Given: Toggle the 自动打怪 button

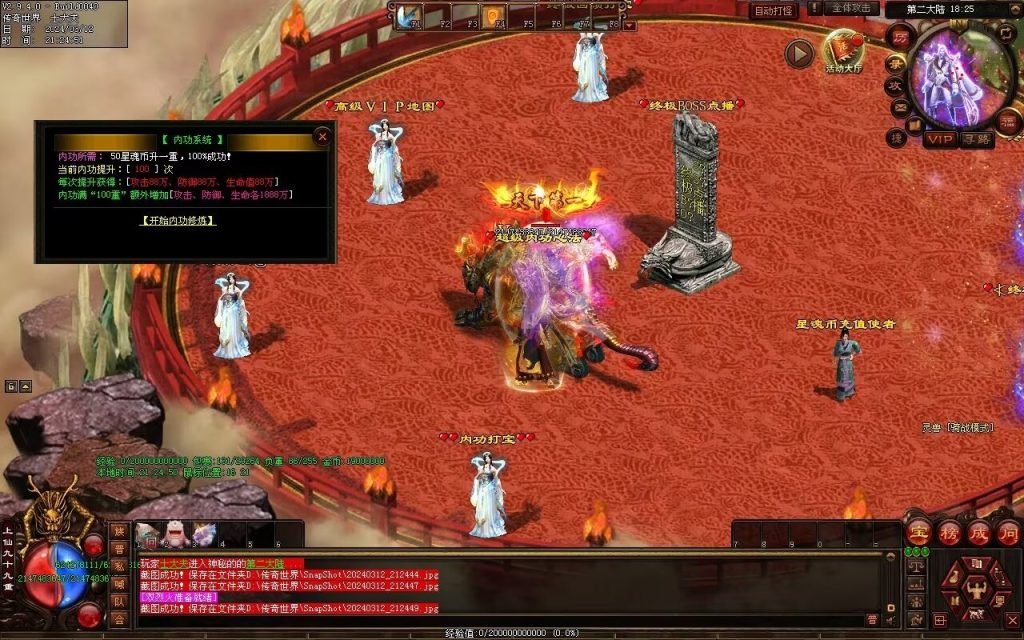Looking at the screenshot, I should click(x=773, y=11).
